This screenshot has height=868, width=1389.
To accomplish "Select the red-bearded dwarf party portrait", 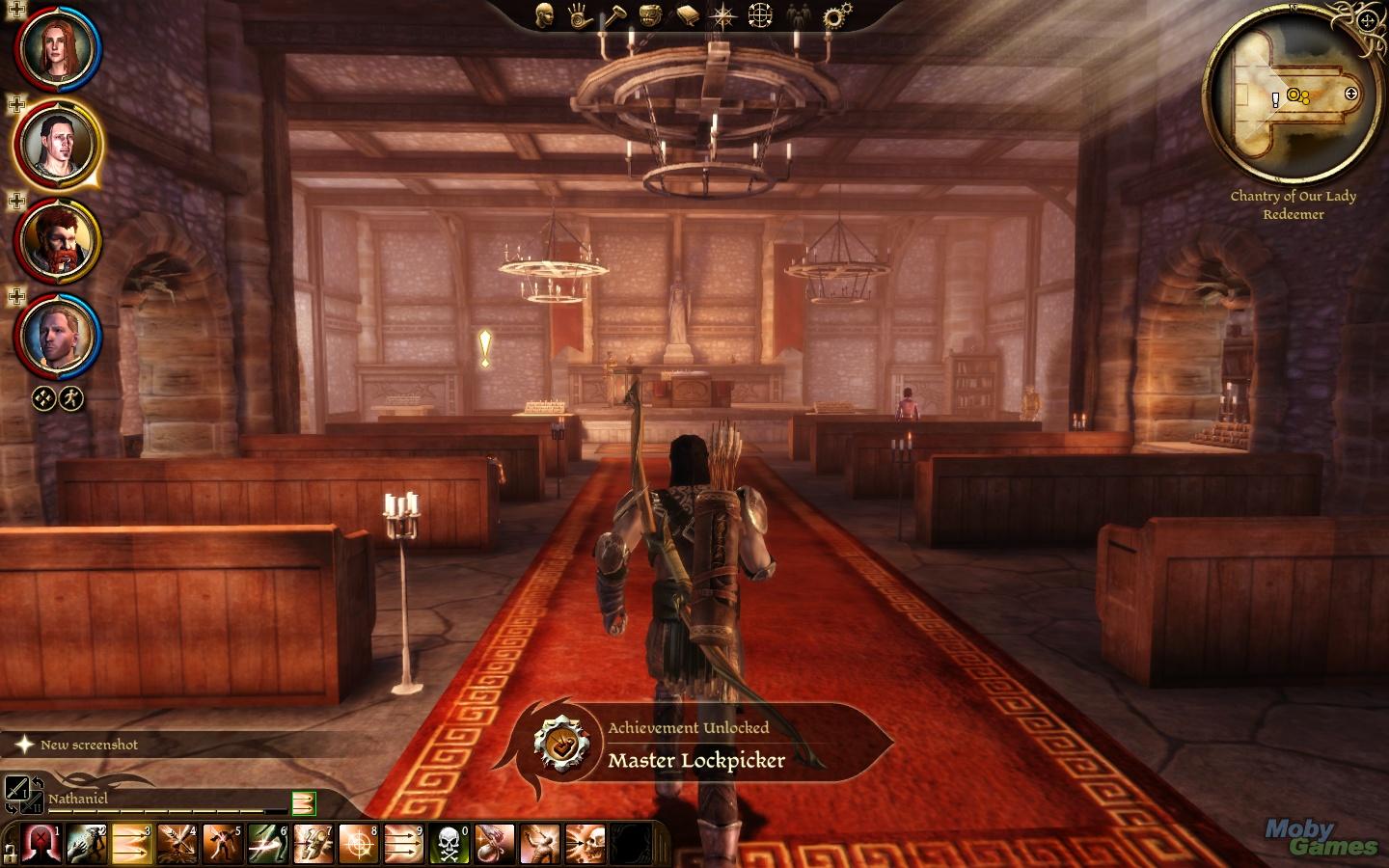I will (56, 241).
